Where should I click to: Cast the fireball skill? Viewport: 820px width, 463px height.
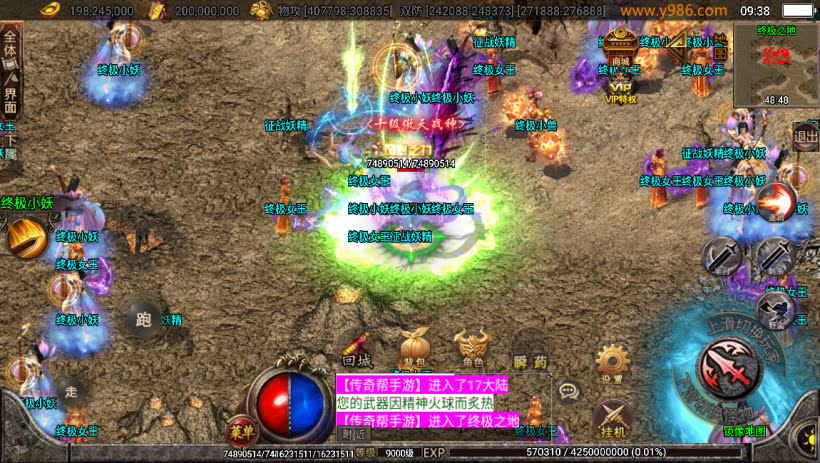(x=776, y=202)
